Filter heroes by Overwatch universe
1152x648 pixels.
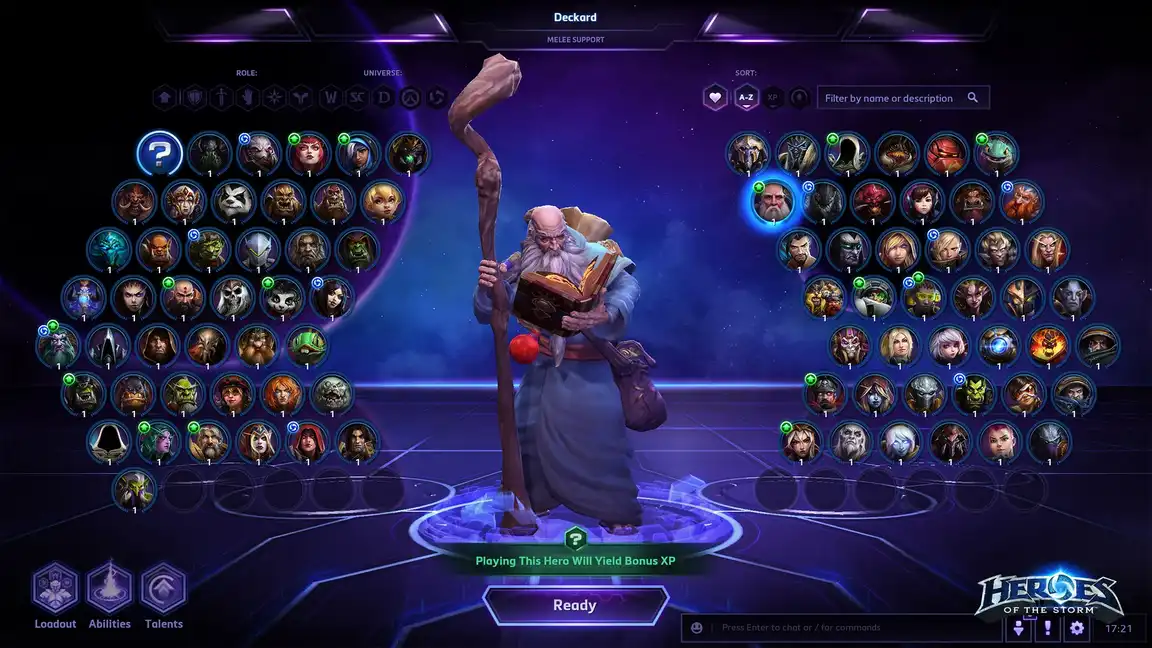coord(410,98)
